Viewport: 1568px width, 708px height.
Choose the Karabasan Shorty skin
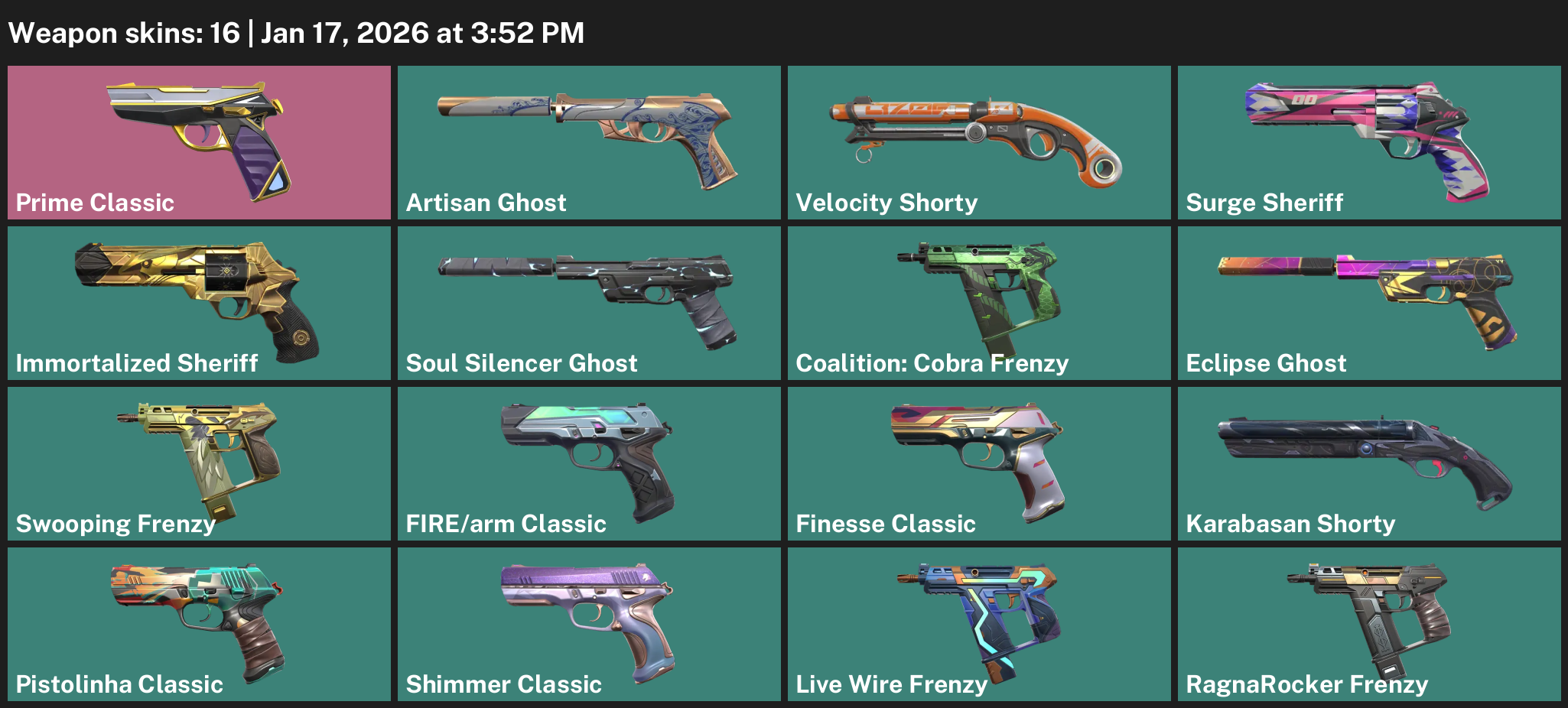[x=1369, y=463]
